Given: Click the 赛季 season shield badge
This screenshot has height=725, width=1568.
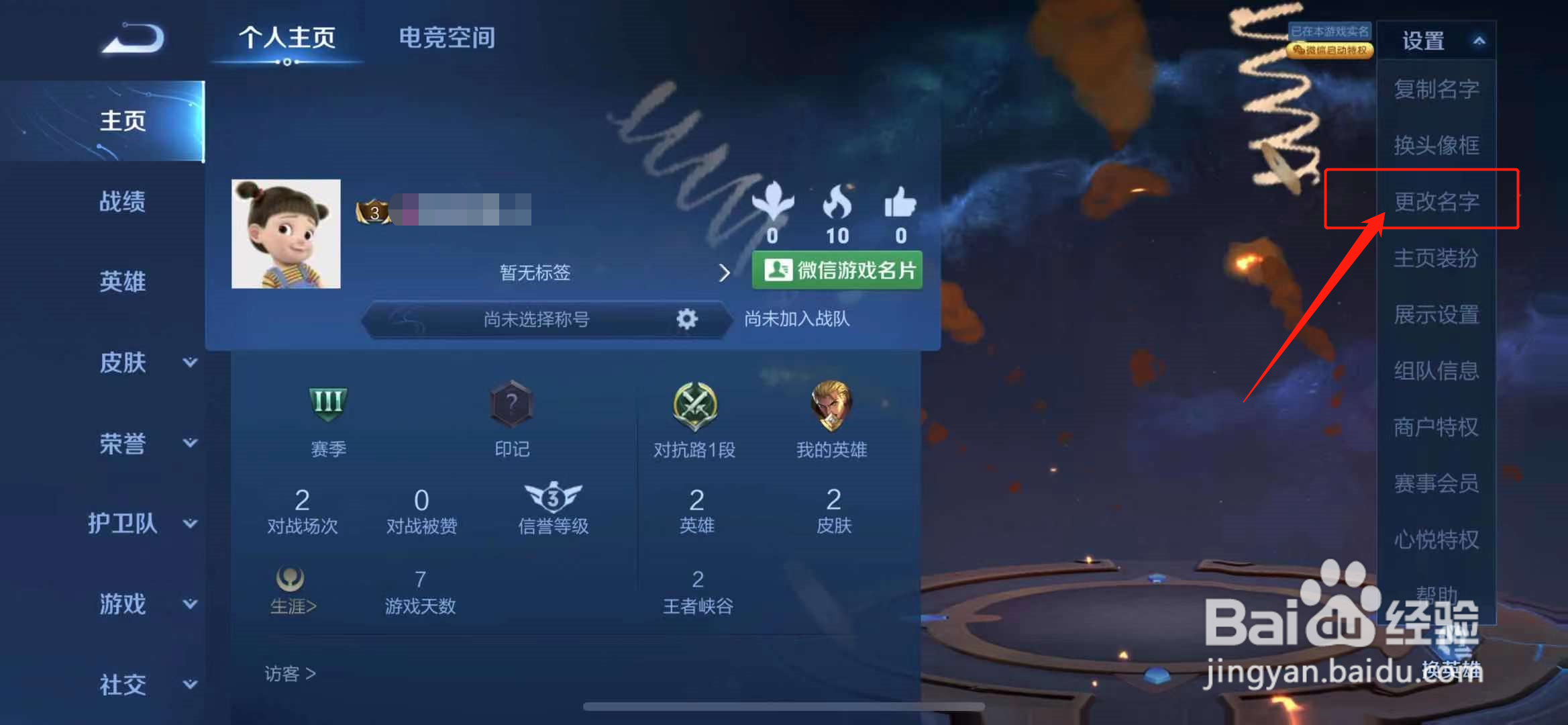Looking at the screenshot, I should tap(327, 404).
